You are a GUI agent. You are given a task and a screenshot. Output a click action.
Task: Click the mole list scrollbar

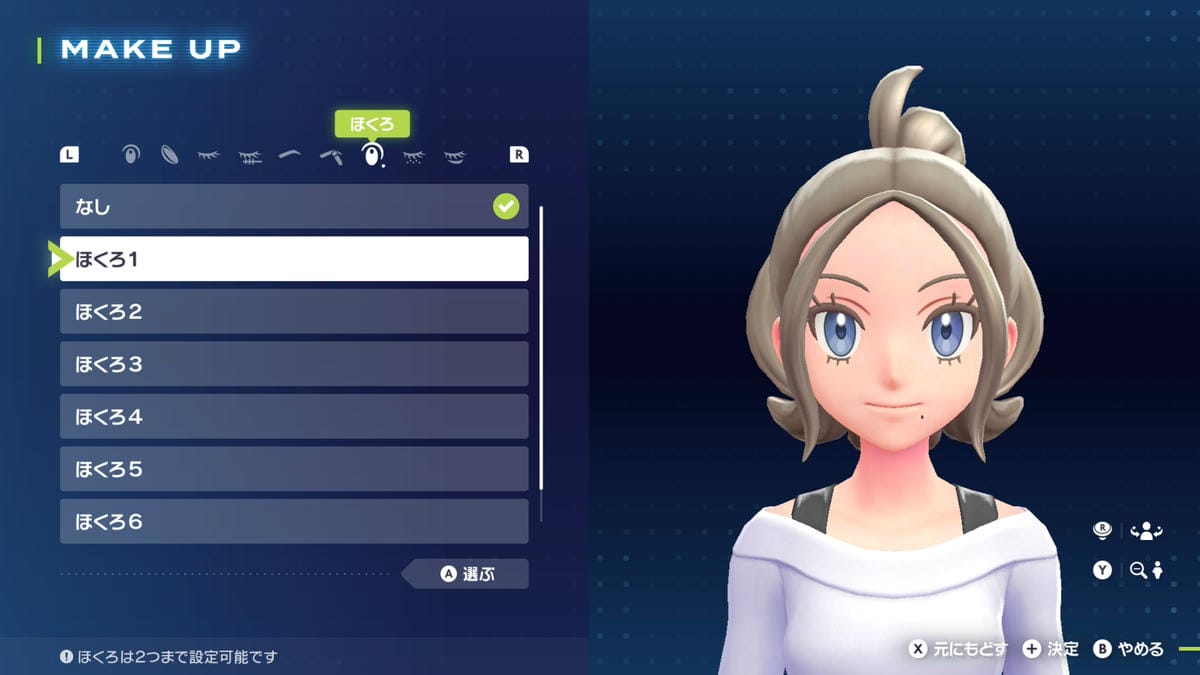541,348
